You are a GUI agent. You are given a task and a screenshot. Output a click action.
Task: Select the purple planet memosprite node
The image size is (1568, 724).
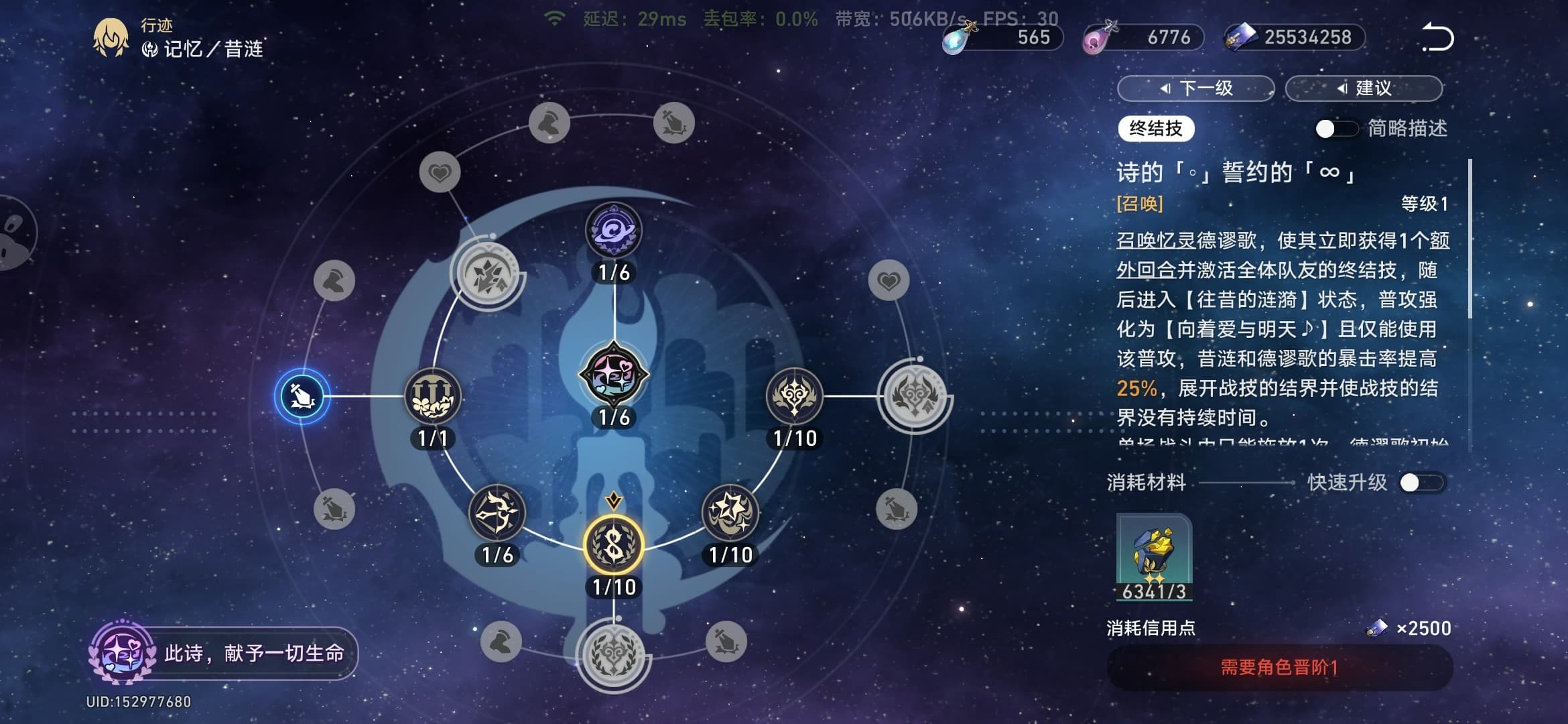point(614,231)
